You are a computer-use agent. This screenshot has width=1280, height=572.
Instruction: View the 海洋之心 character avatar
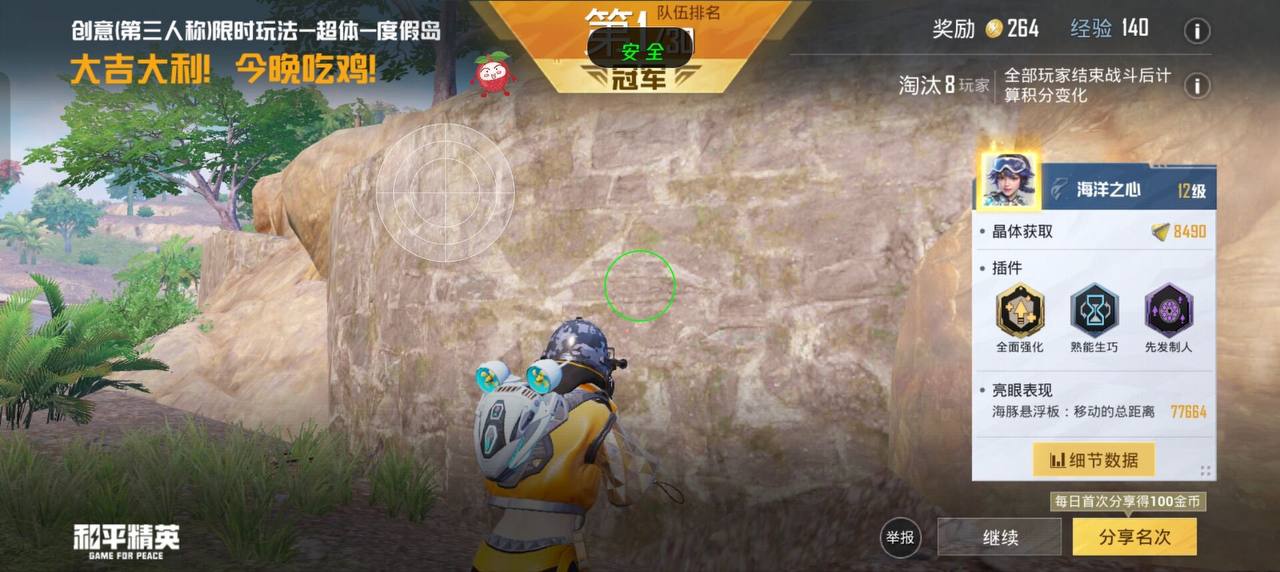tap(1007, 180)
